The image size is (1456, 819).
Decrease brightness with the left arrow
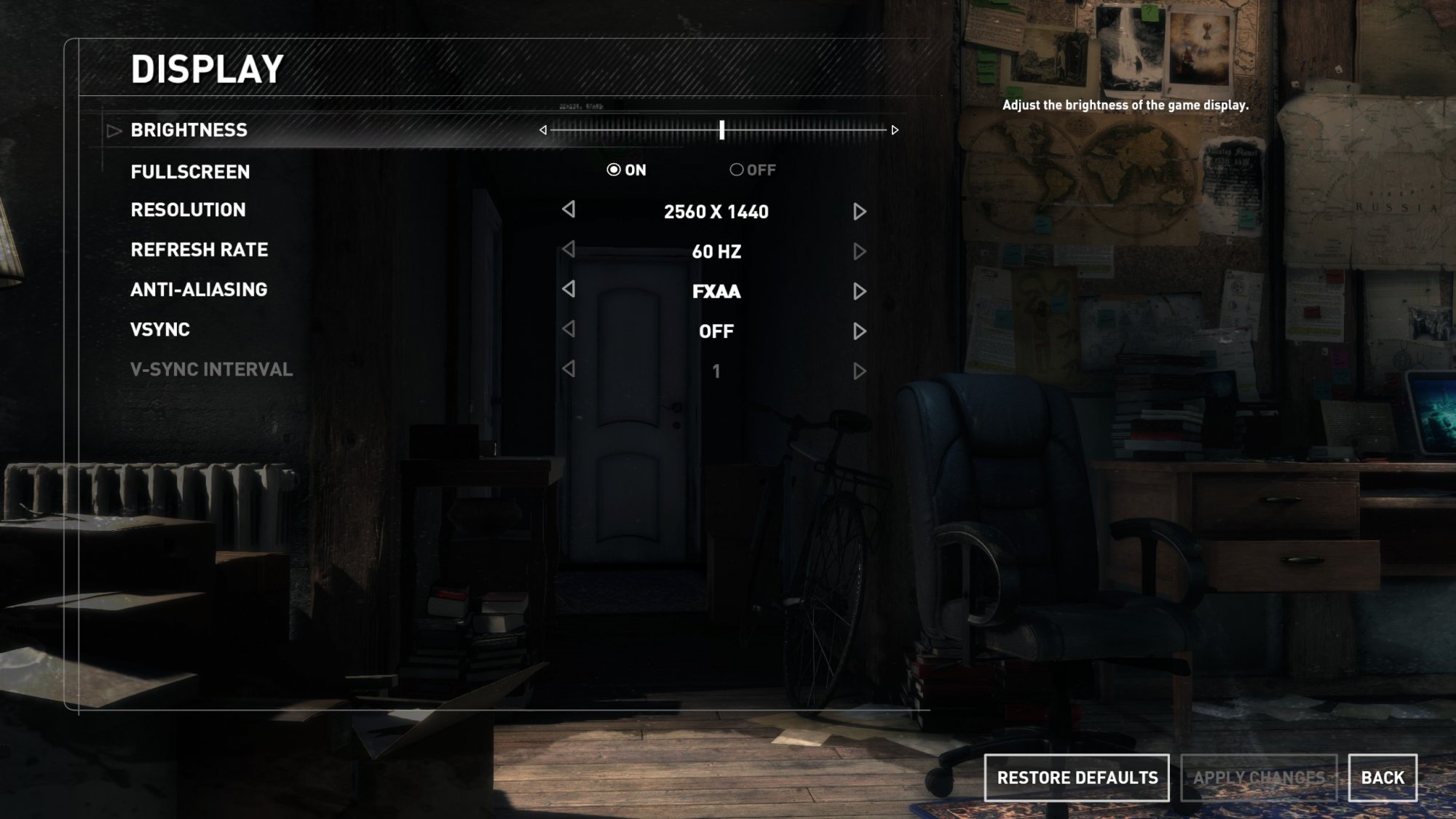click(x=543, y=130)
